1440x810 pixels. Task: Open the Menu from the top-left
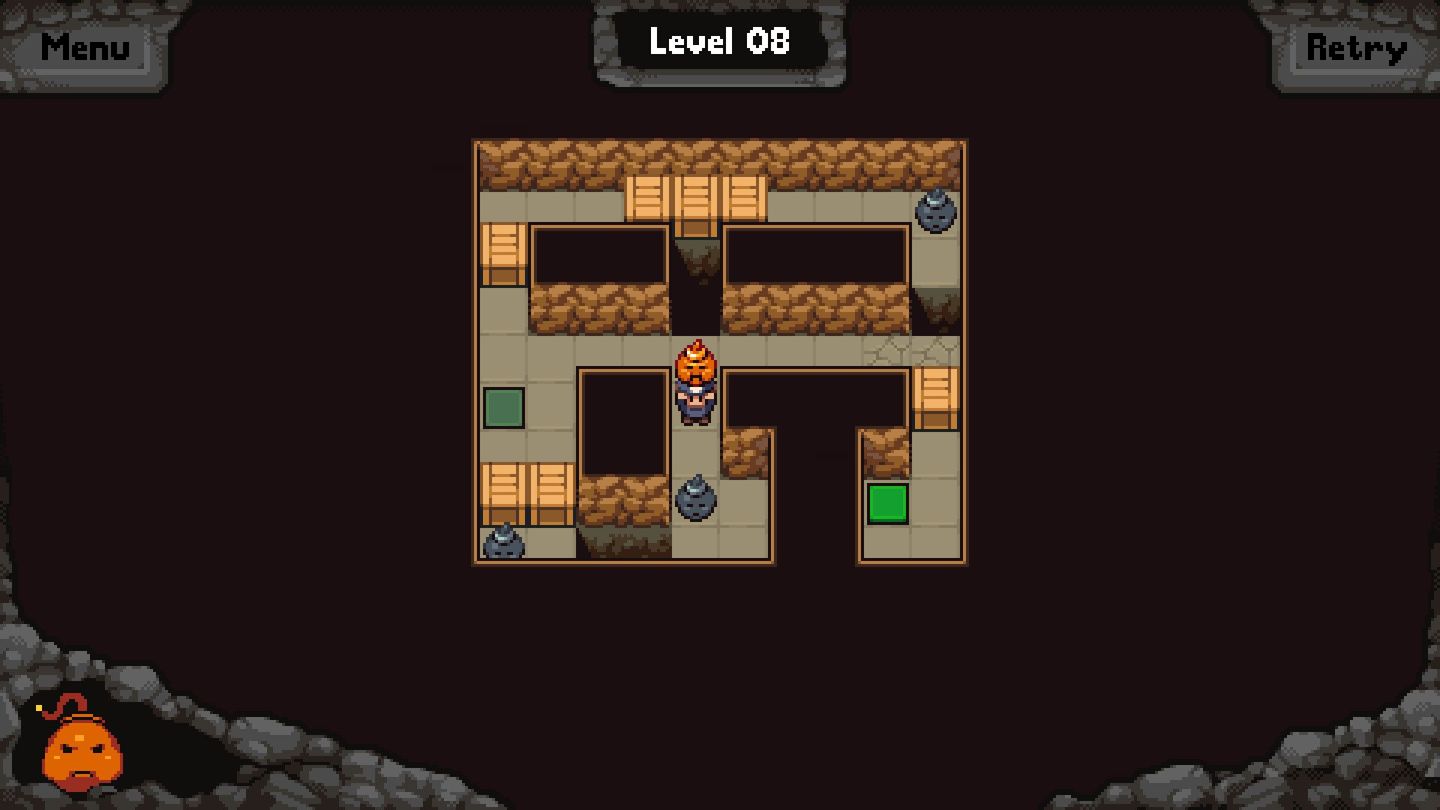(x=86, y=47)
